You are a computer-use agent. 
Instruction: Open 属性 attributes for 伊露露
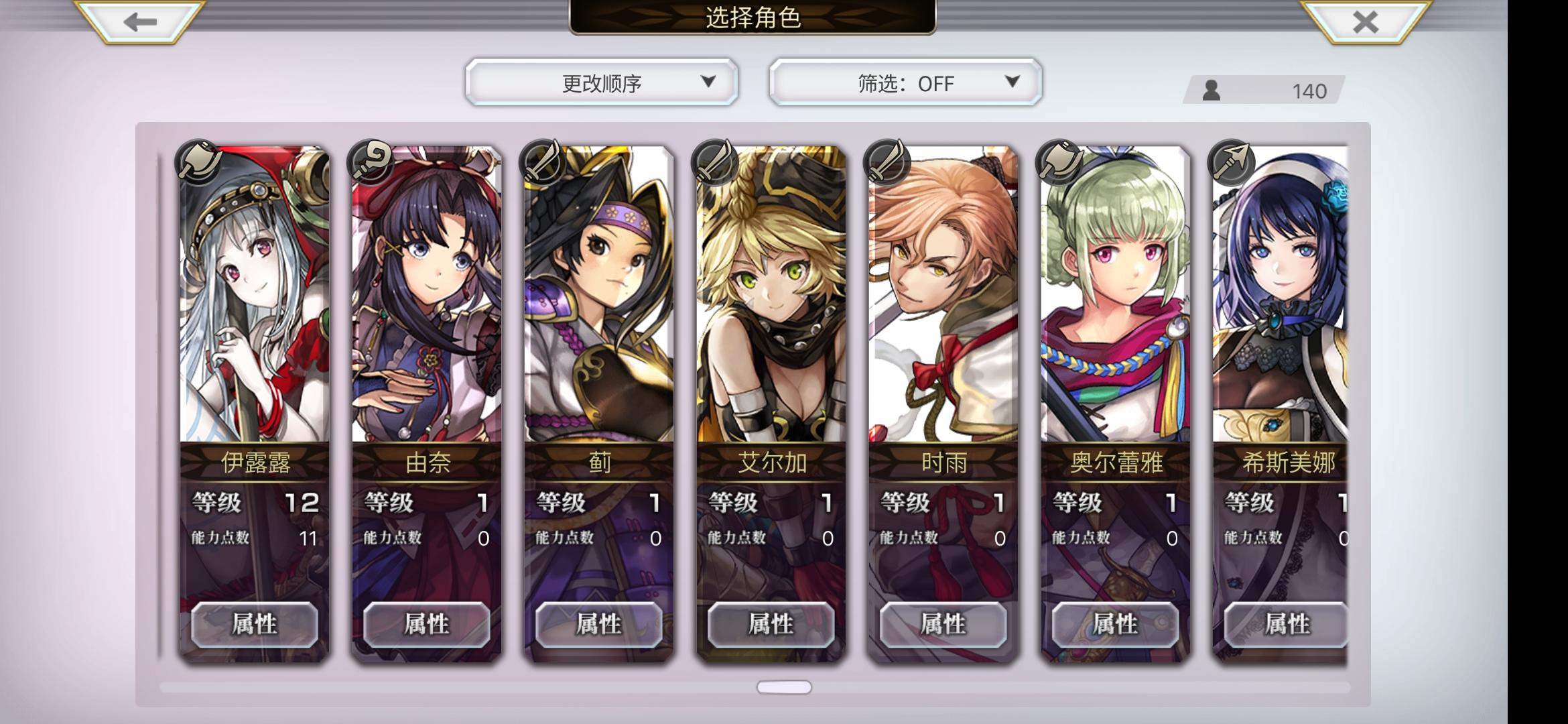(x=253, y=623)
